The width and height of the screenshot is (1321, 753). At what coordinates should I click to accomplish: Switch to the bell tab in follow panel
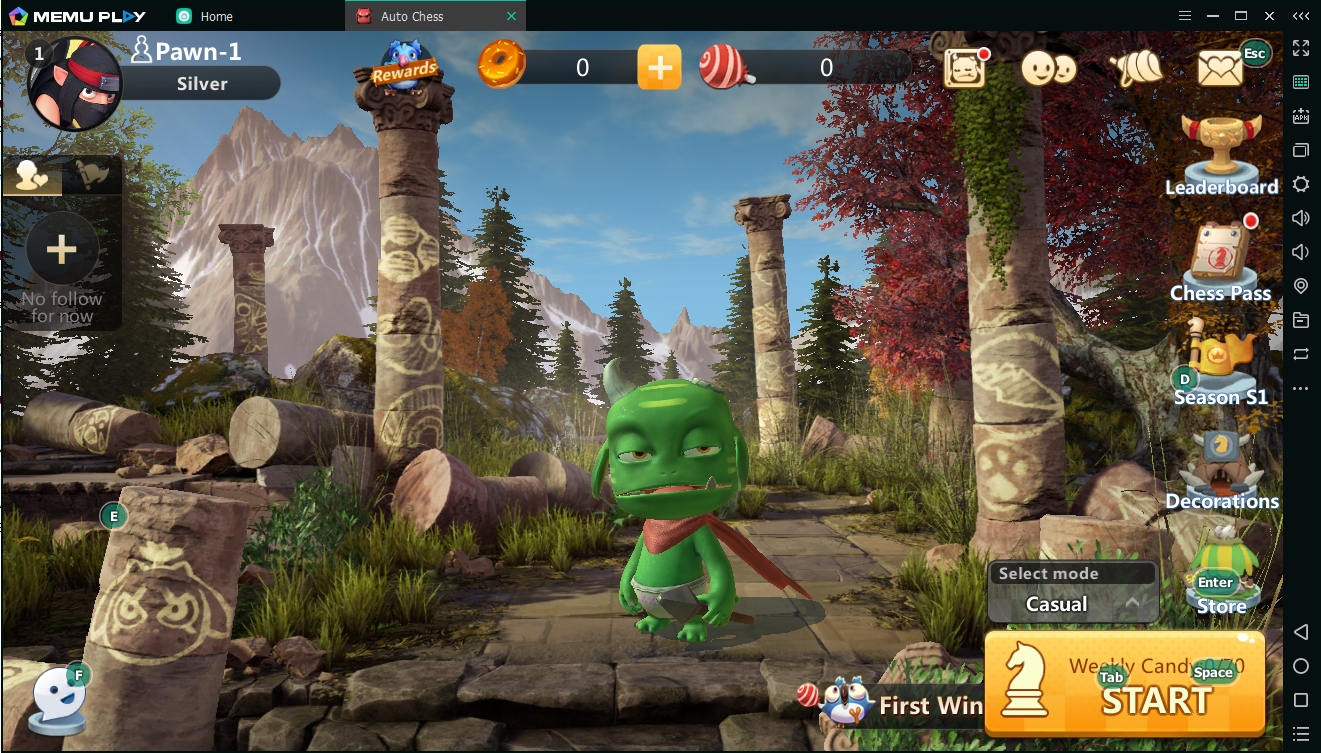(x=93, y=176)
